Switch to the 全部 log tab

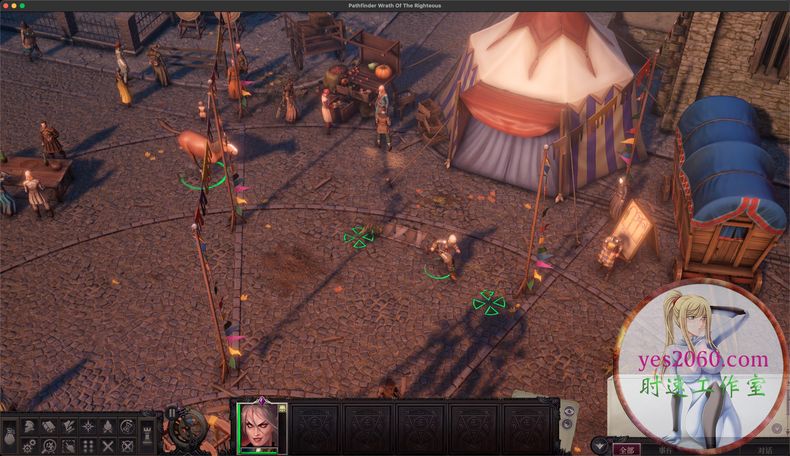tap(626, 449)
